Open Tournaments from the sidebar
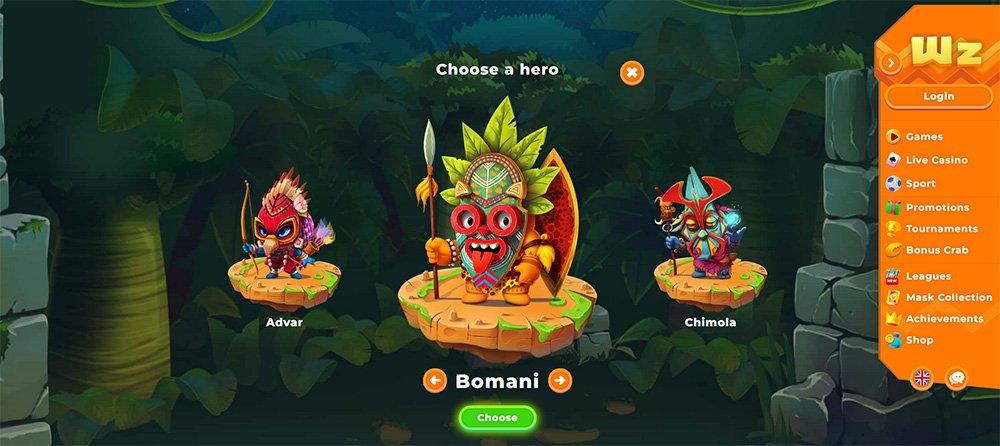Image resolution: width=1000 pixels, height=446 pixels. click(941, 229)
